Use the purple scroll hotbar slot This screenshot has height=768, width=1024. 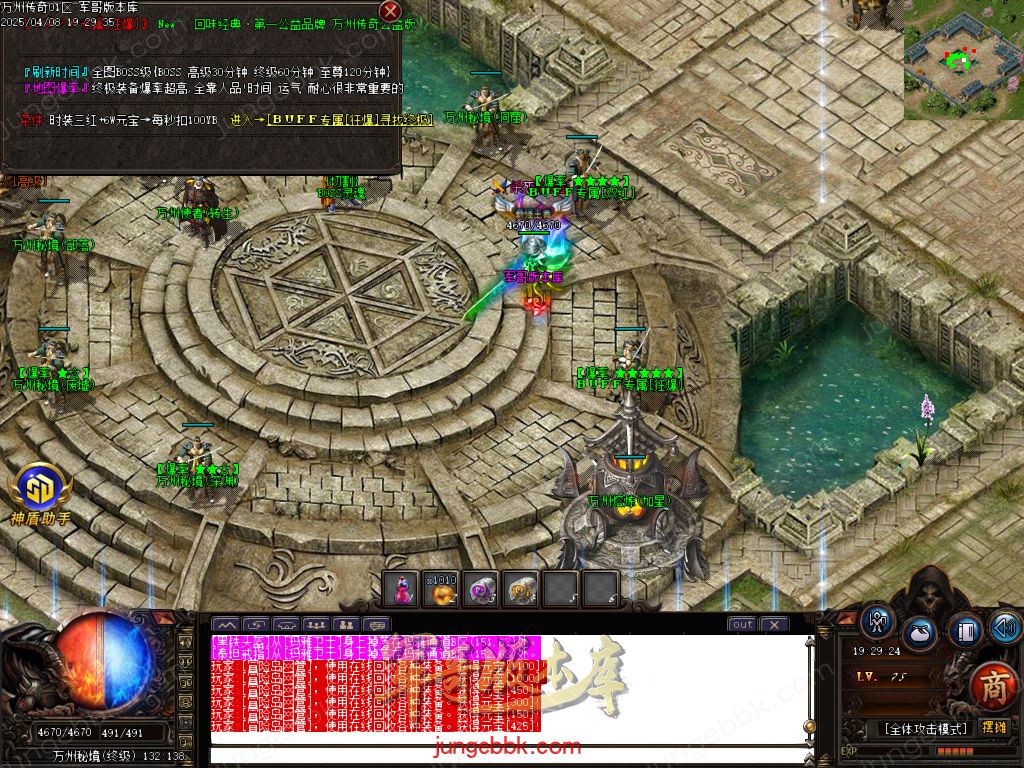point(481,589)
